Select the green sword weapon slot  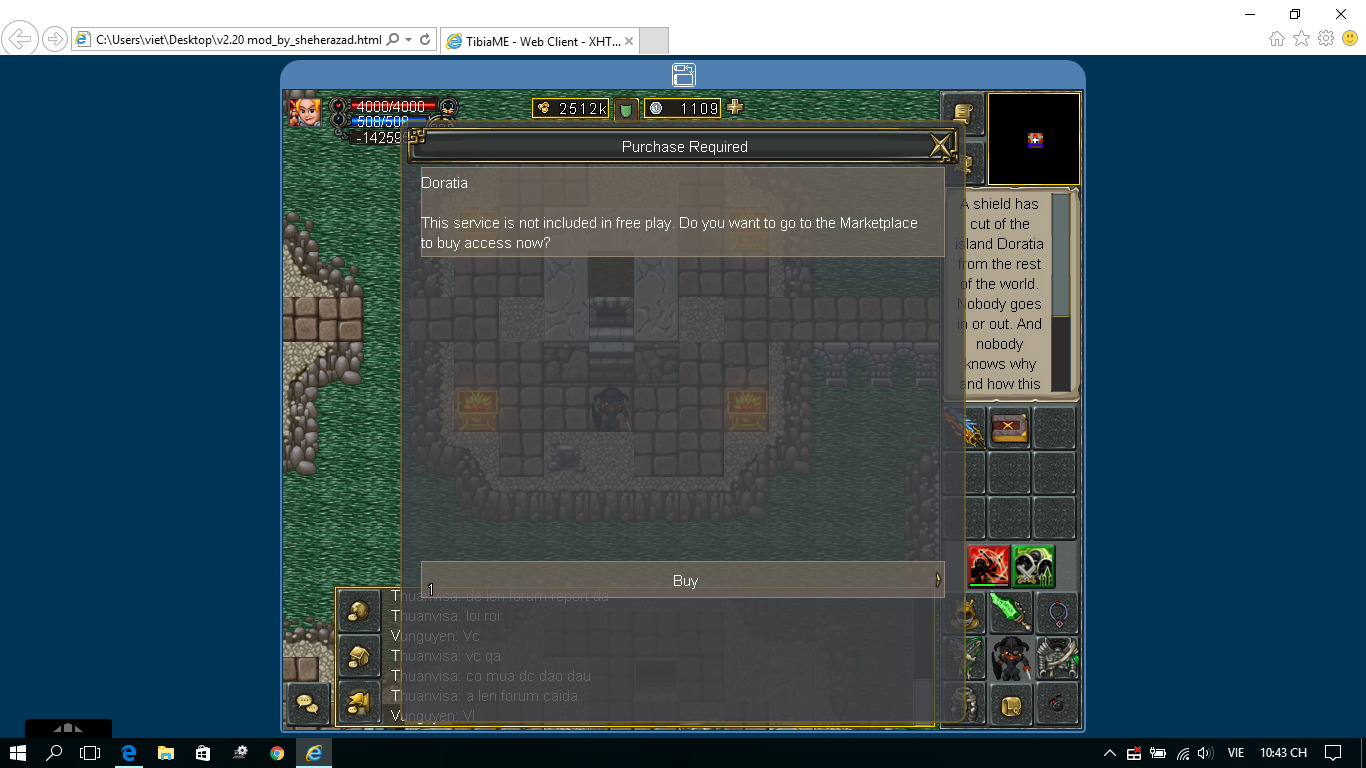click(x=1009, y=612)
